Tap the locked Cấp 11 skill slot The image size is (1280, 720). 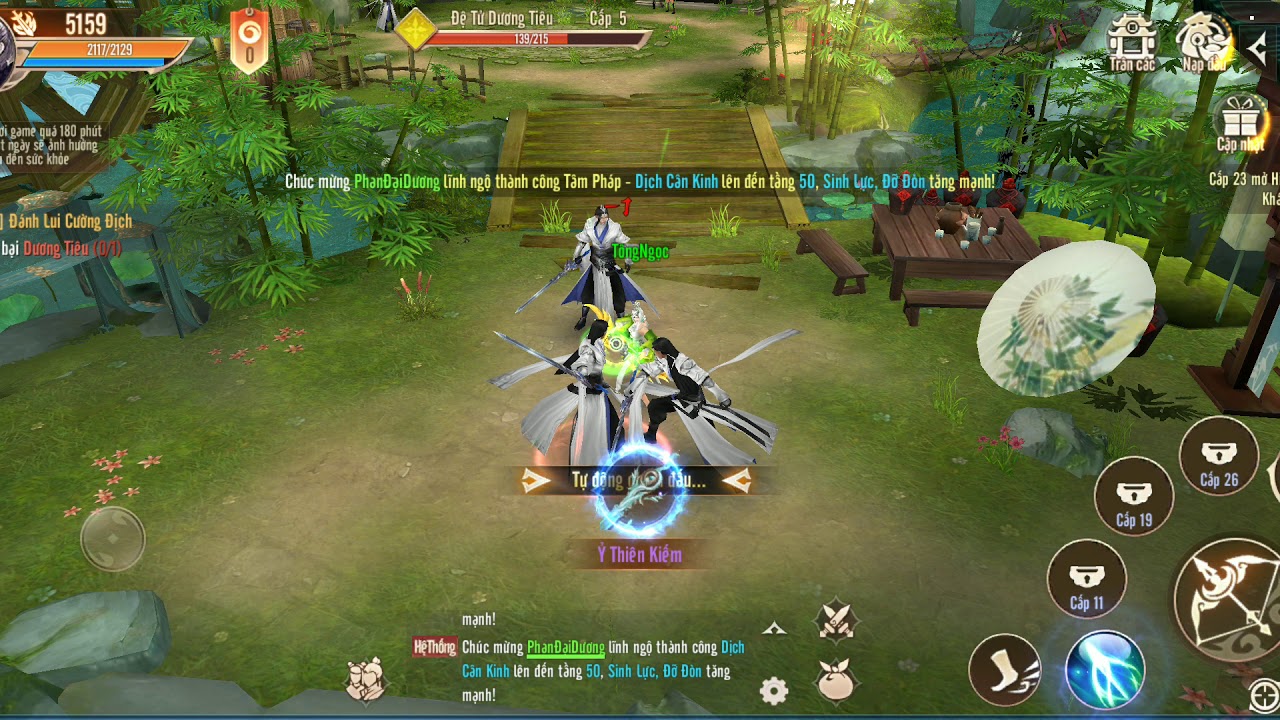pos(1087,579)
